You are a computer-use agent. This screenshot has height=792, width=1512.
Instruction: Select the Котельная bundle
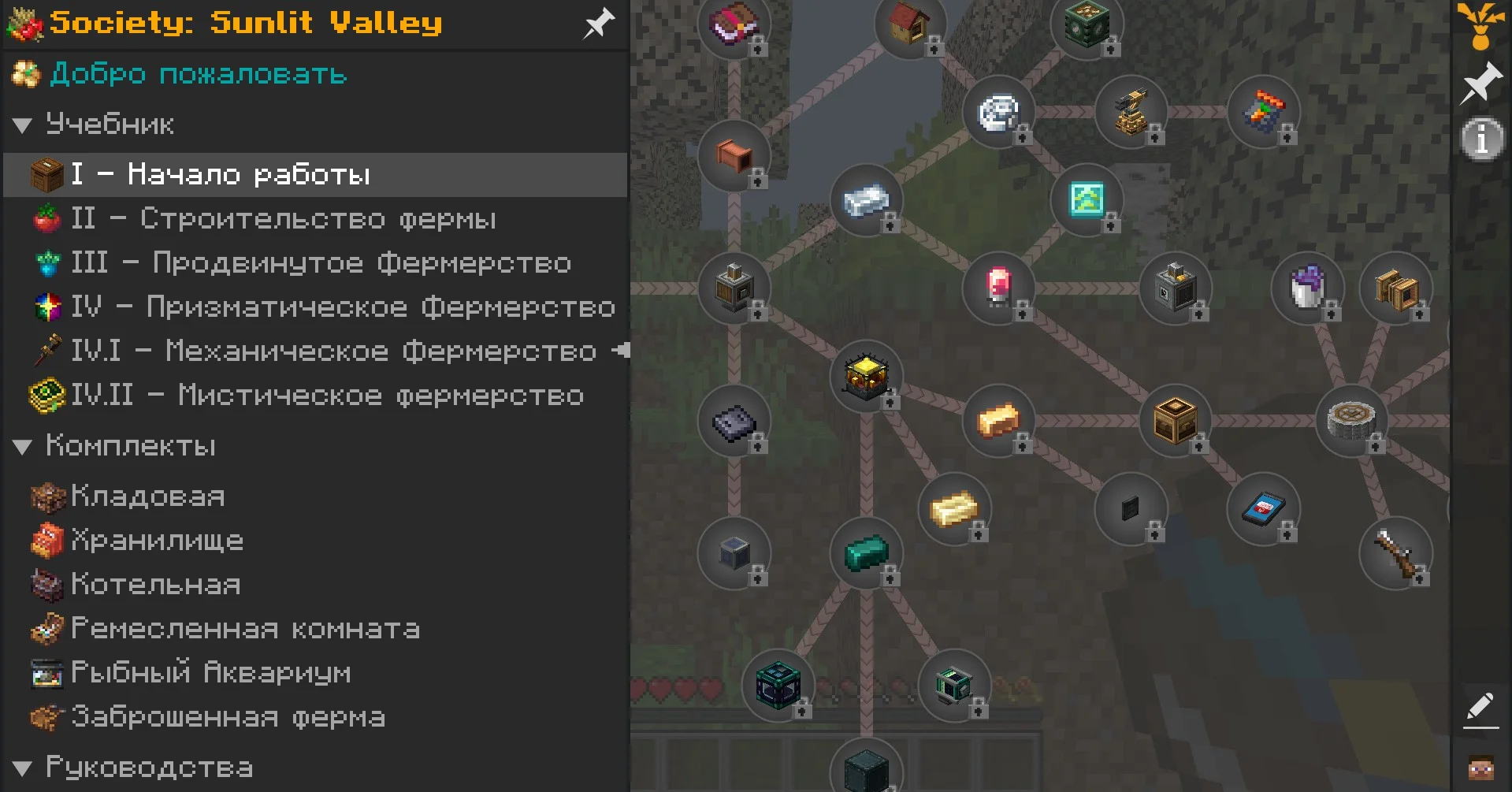[155, 585]
